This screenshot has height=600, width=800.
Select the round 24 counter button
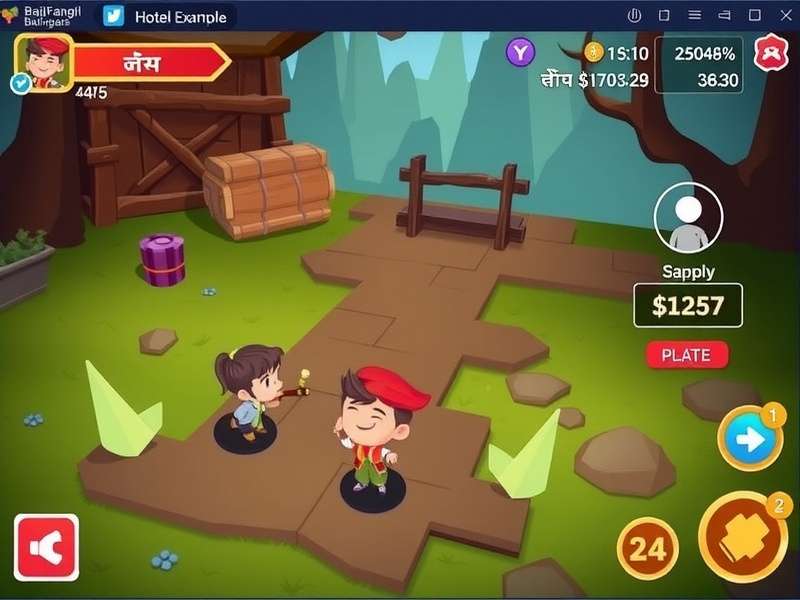coord(647,548)
